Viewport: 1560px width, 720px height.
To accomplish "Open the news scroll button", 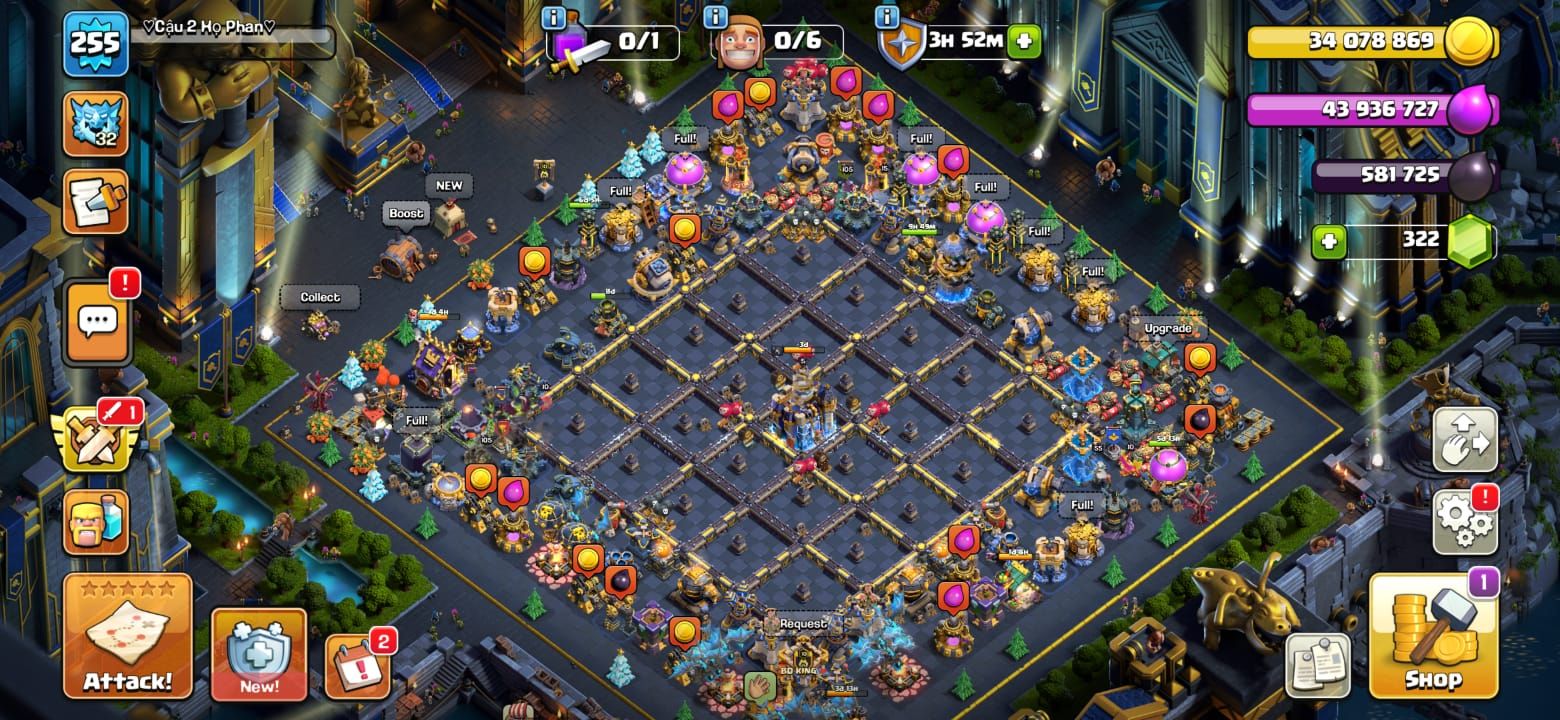I will coord(95,202).
